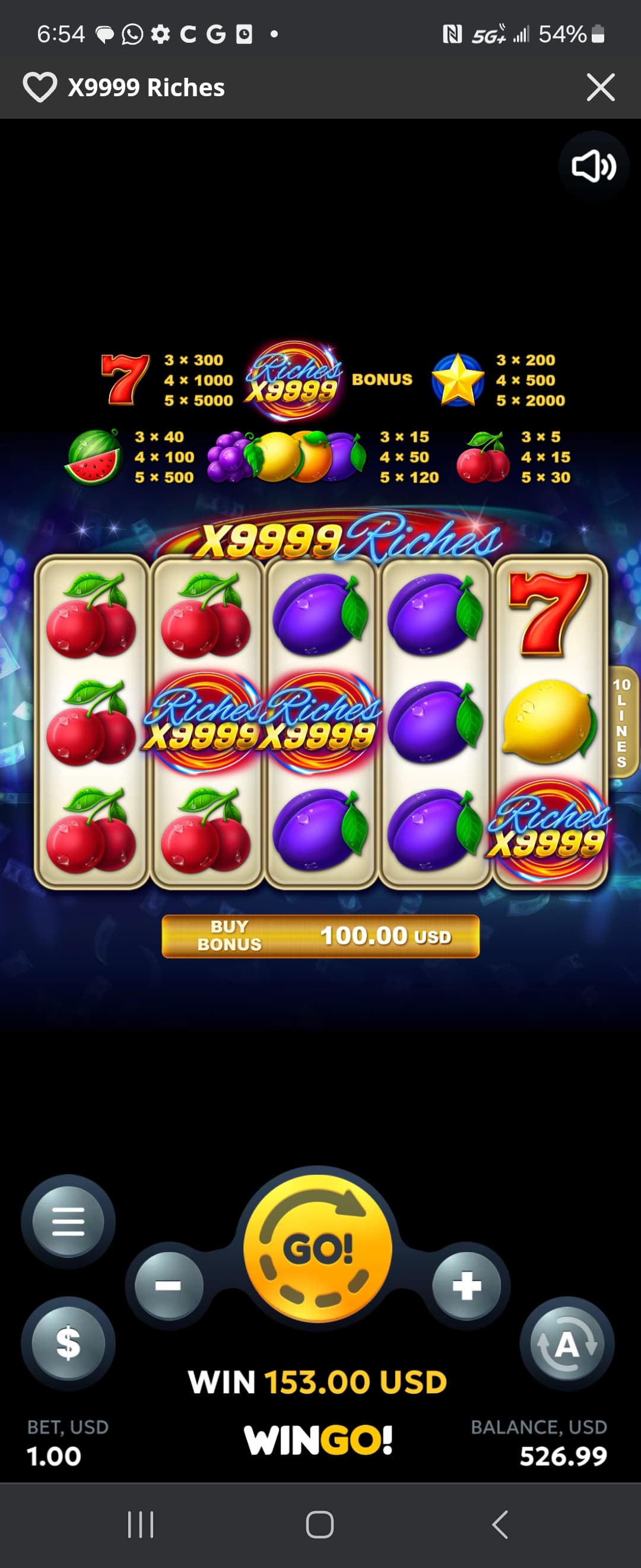Activate the autoplay button
641x1568 pixels.
[x=567, y=1344]
